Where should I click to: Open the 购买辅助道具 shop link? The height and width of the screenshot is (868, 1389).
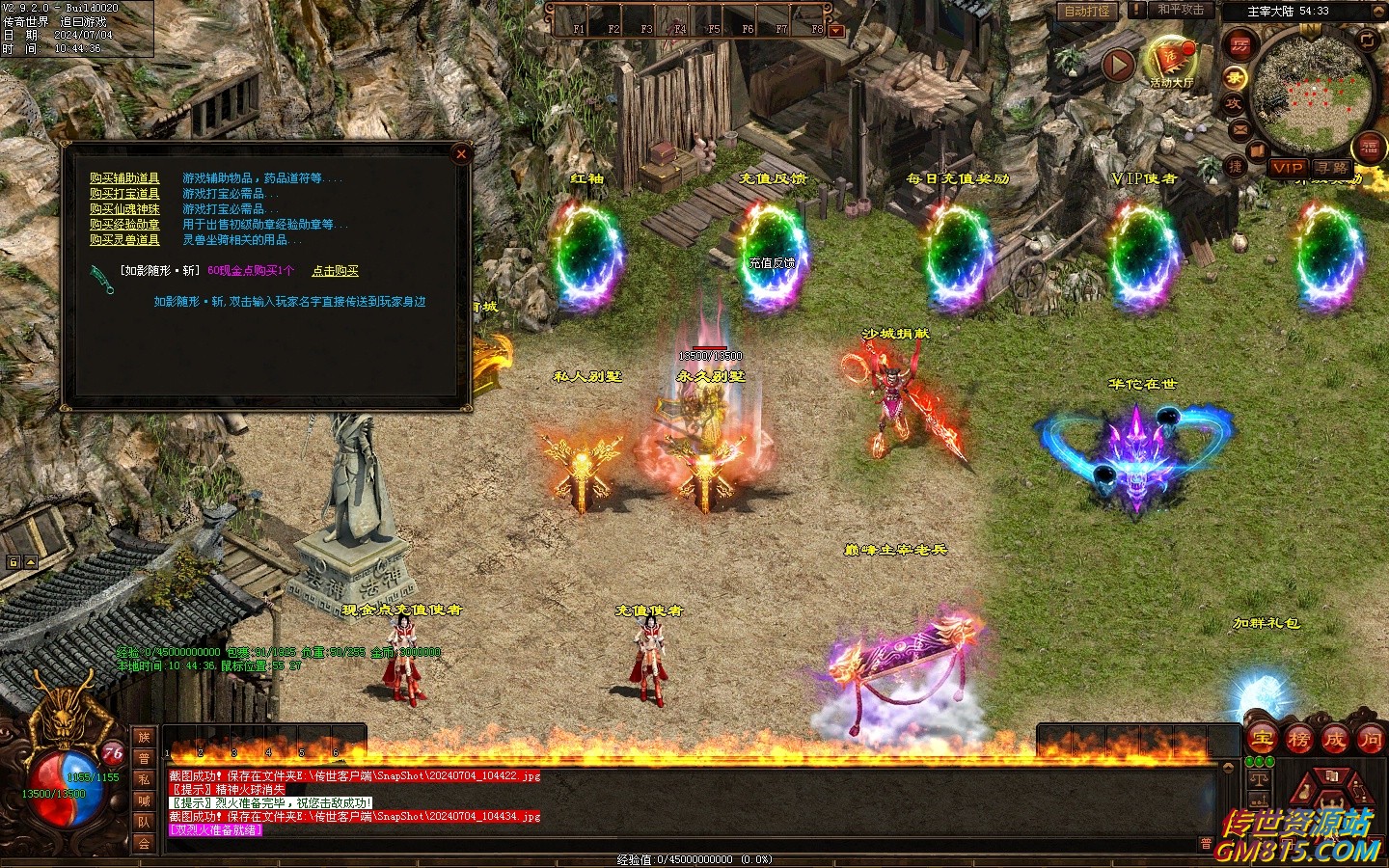click(124, 178)
